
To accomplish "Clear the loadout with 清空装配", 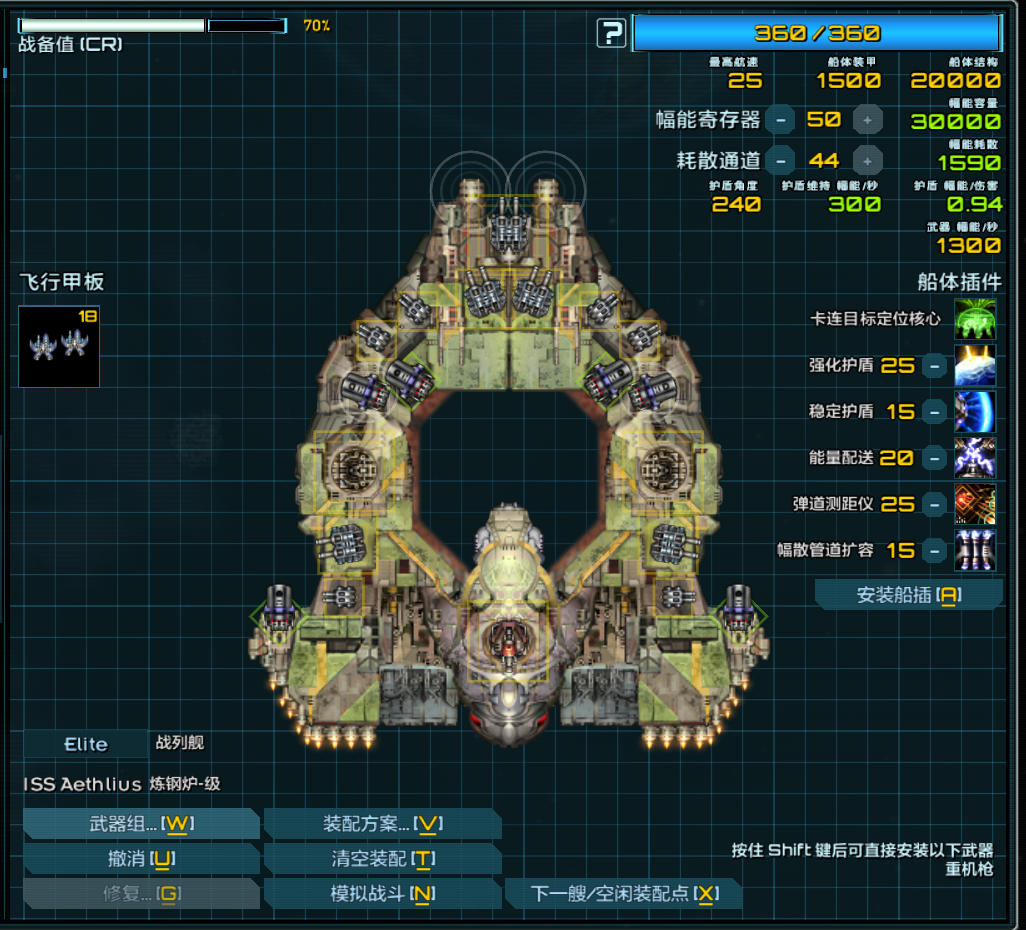I will point(382,859).
